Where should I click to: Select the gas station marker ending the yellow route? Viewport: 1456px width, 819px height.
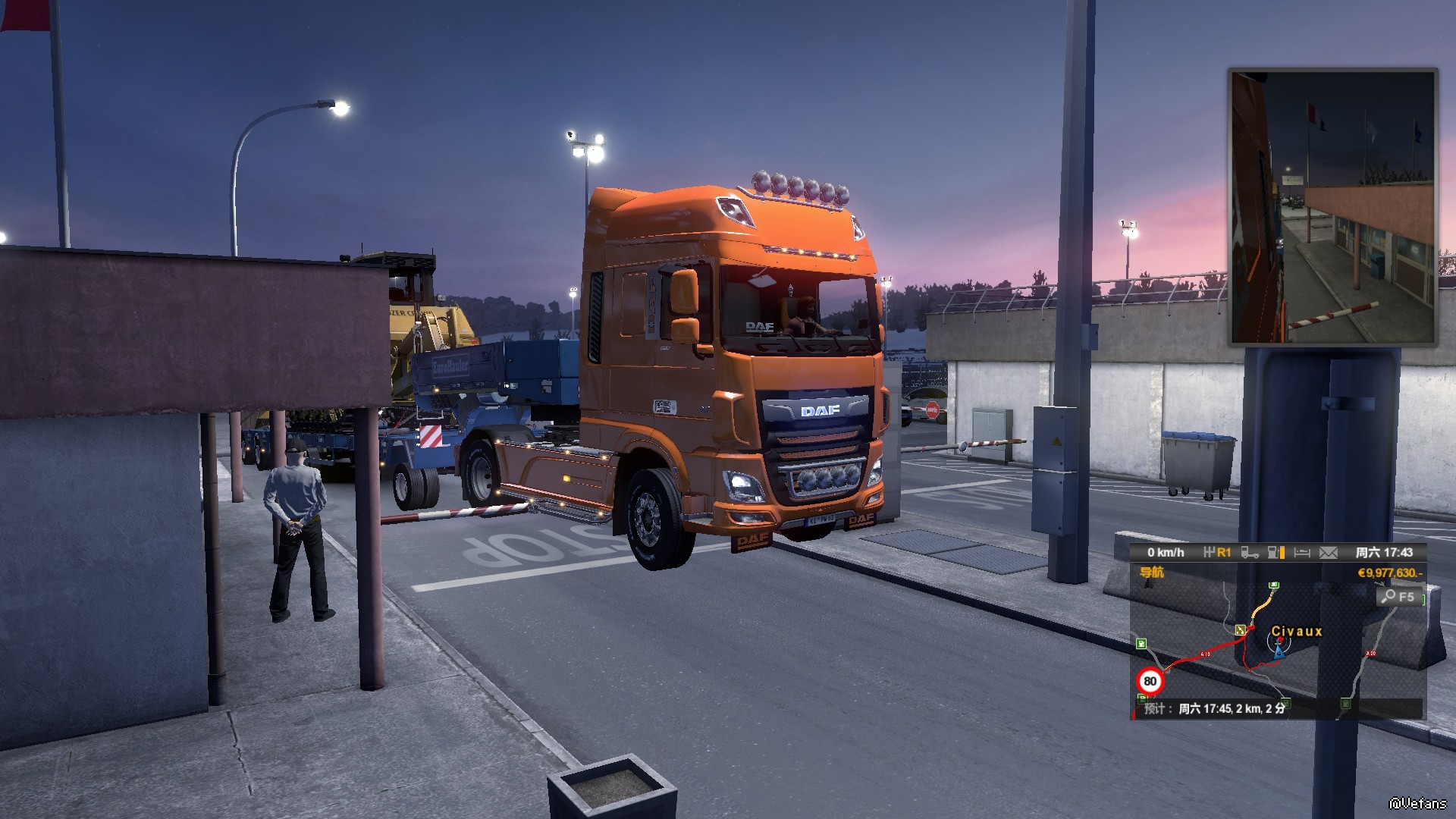(x=1274, y=585)
